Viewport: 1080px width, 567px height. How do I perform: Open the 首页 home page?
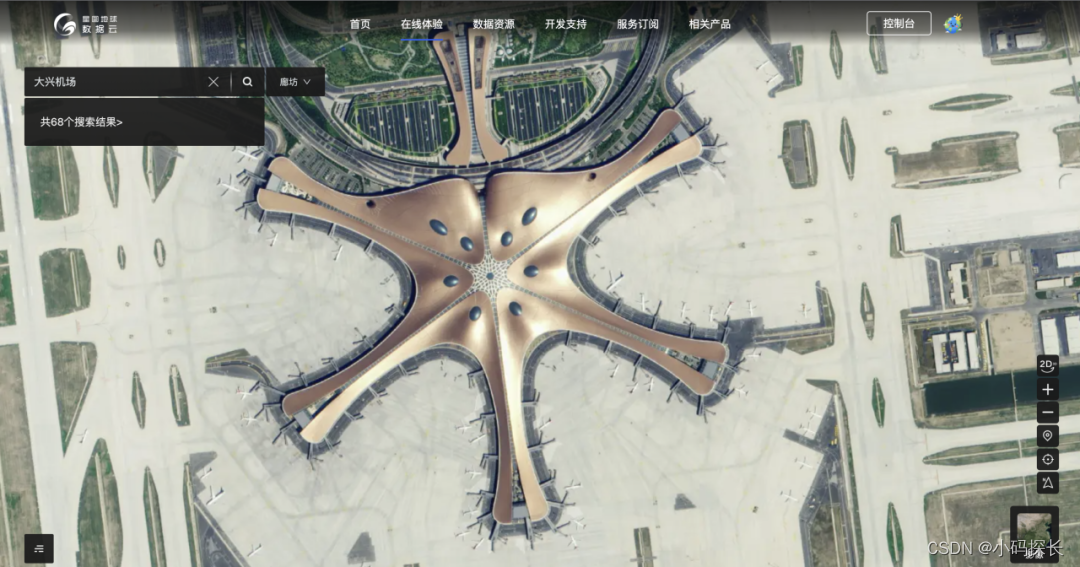(360, 24)
